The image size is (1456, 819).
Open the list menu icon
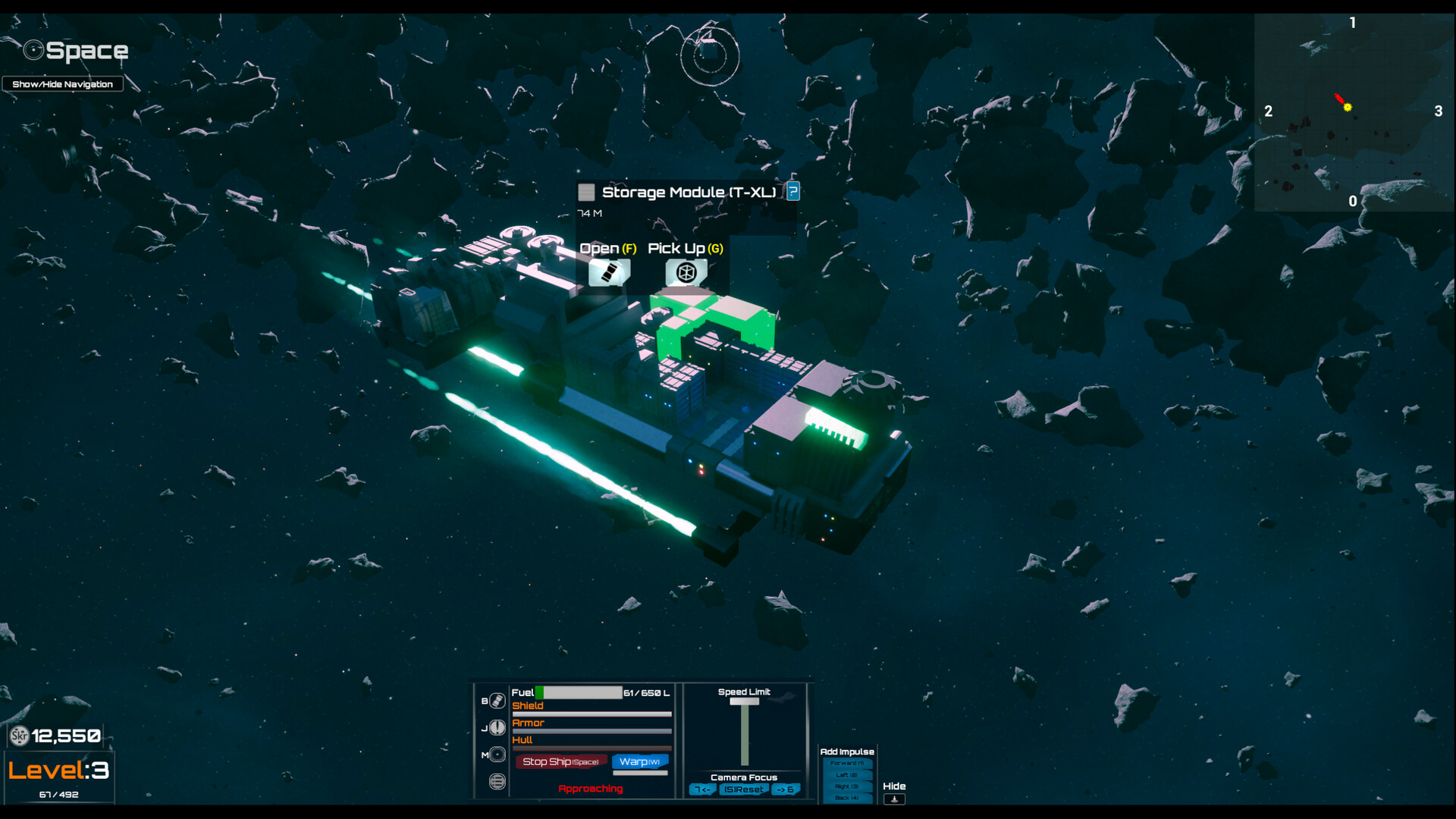(497, 782)
